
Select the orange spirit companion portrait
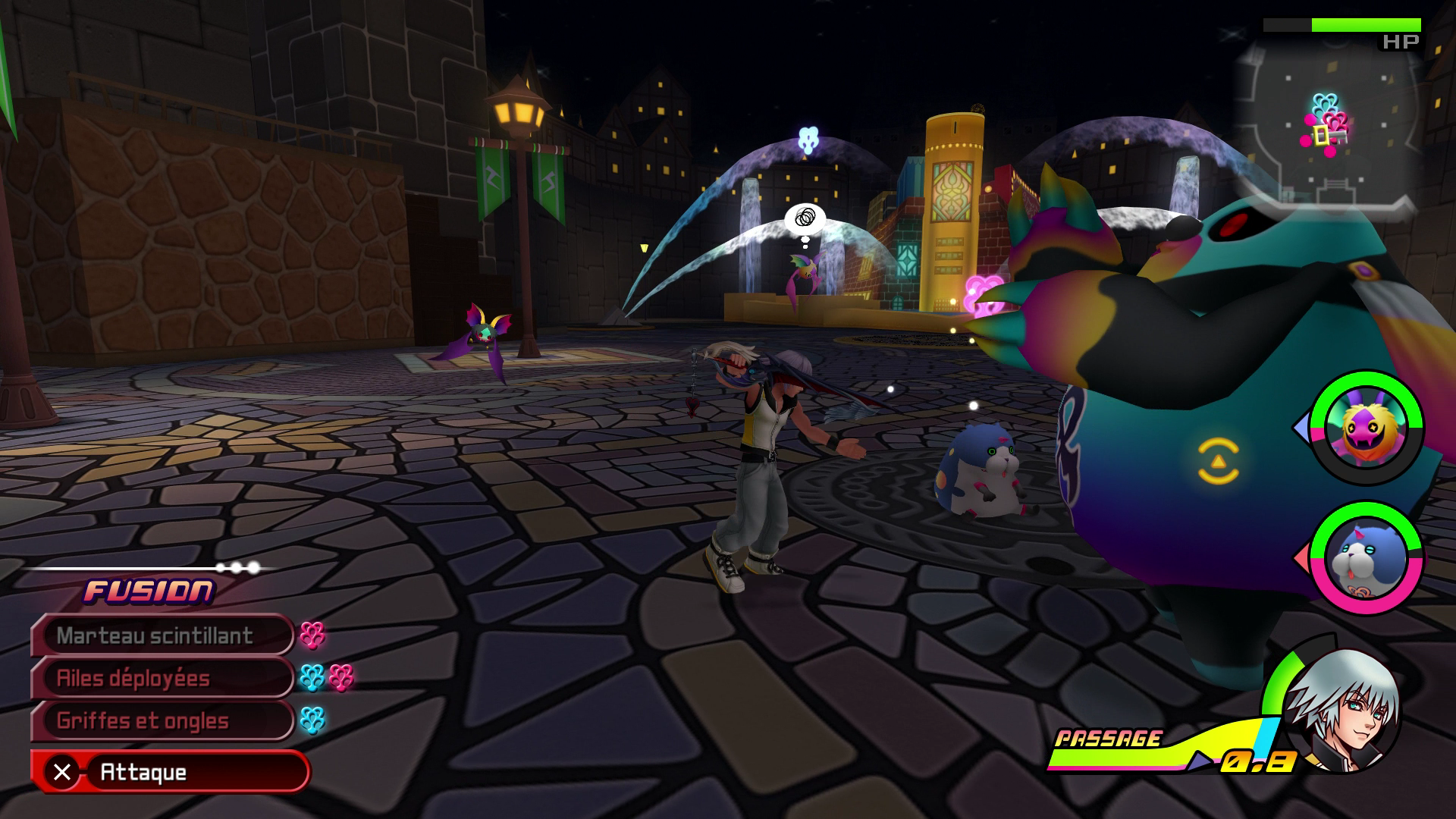click(x=1366, y=428)
